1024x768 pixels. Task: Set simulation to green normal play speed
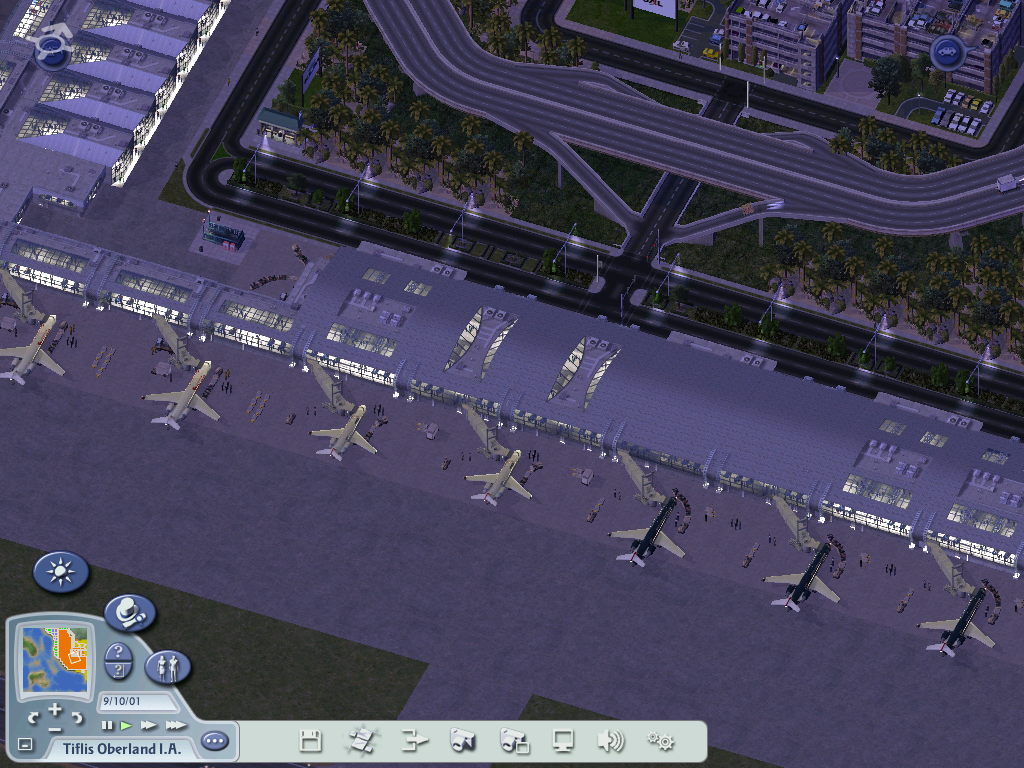[127, 725]
